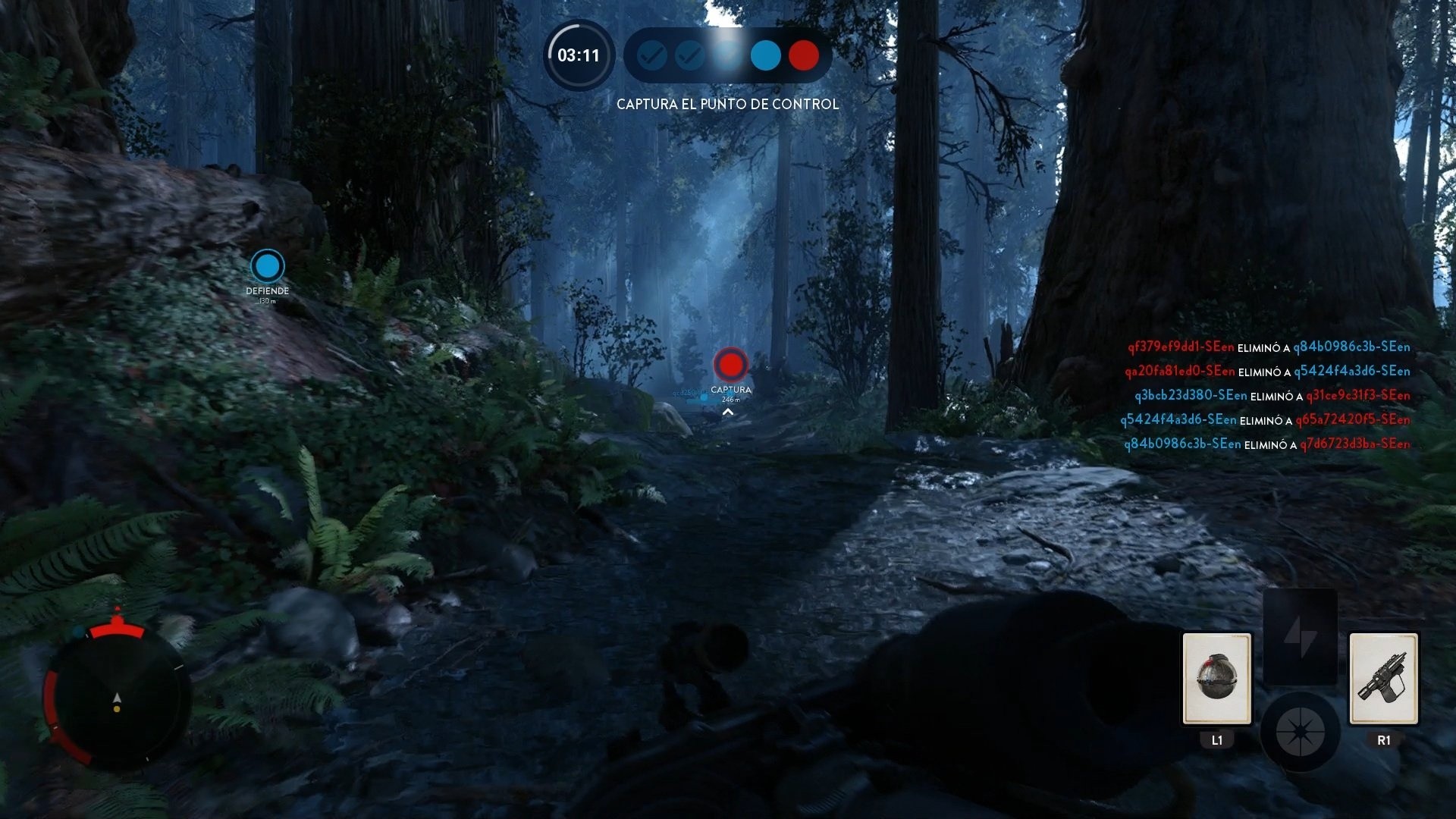1456x819 pixels.
Task: Click the match countdown timer circle
Action: click(x=579, y=55)
